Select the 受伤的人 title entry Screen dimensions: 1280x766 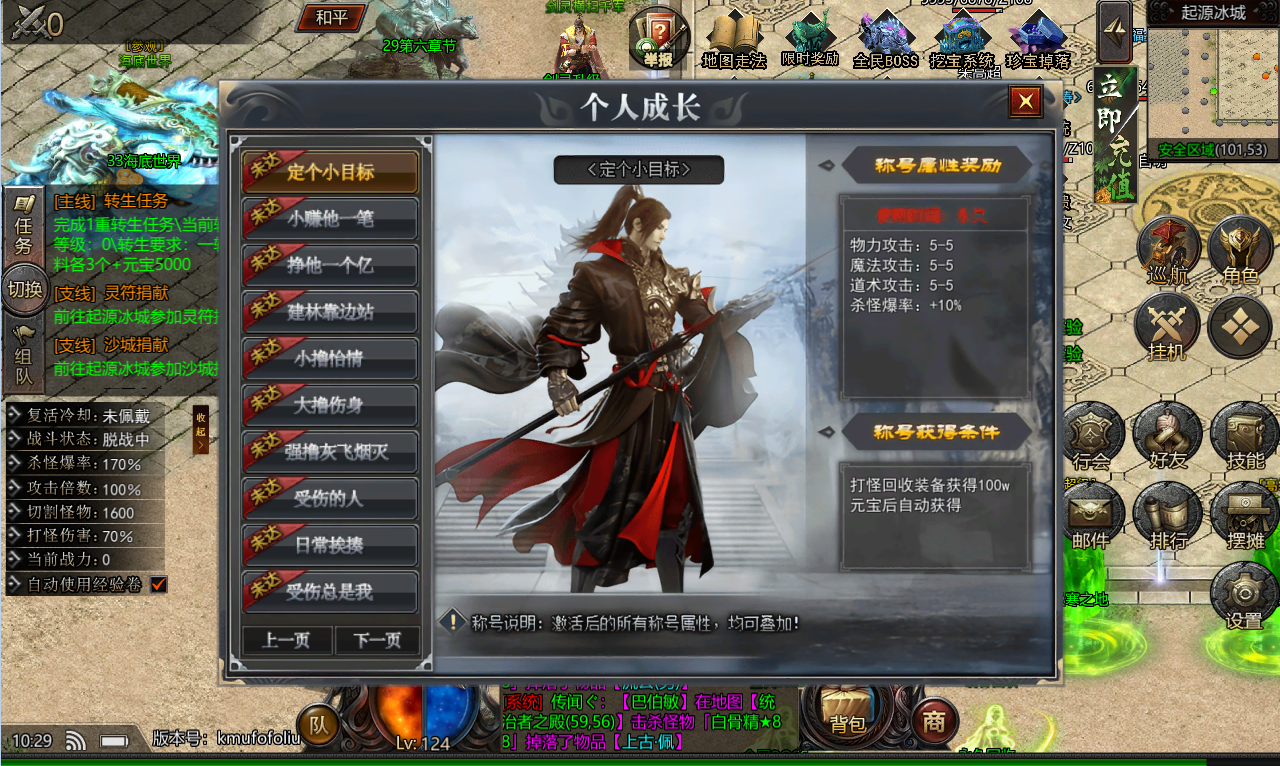coord(330,499)
